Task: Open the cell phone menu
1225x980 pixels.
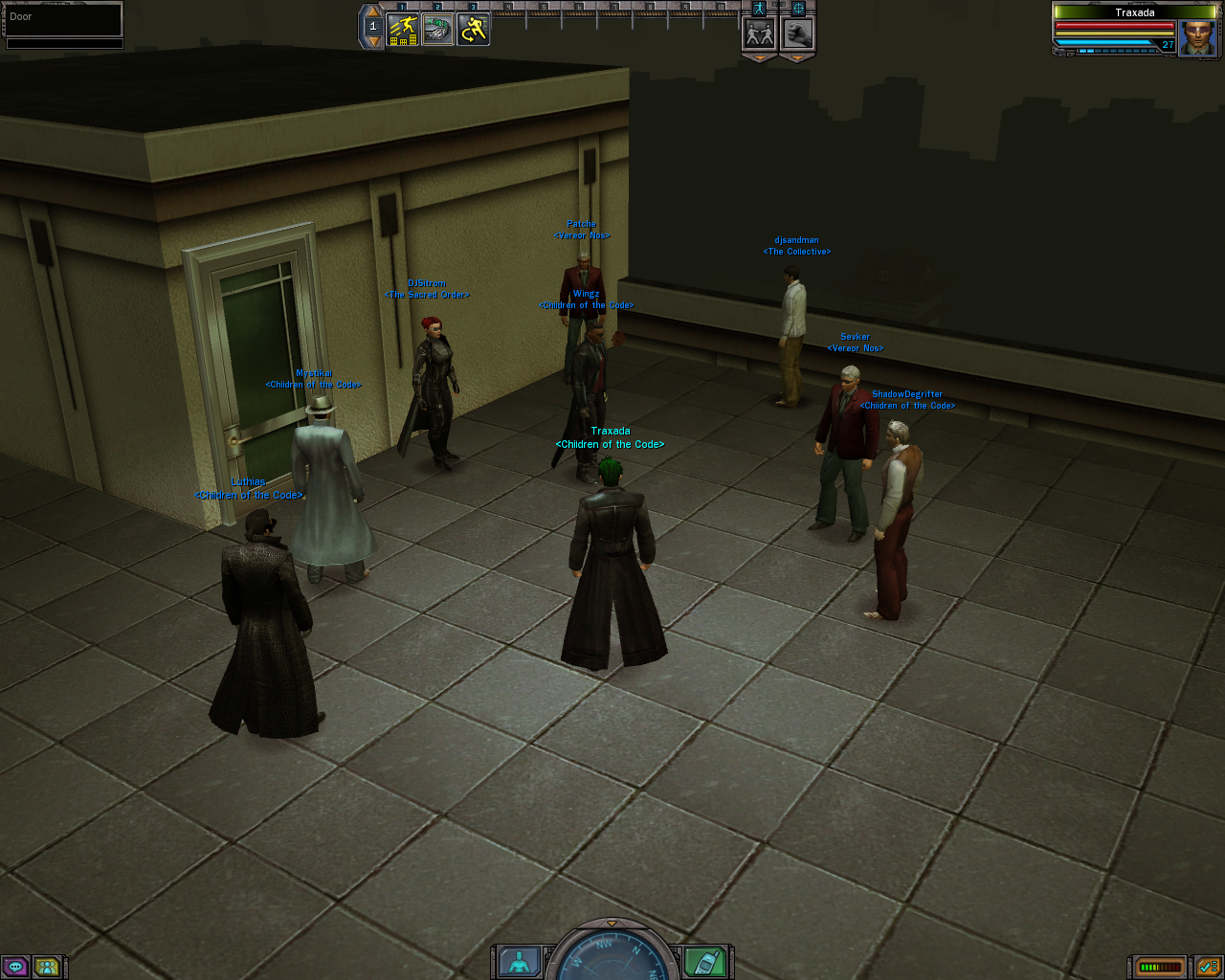Action: click(705, 963)
